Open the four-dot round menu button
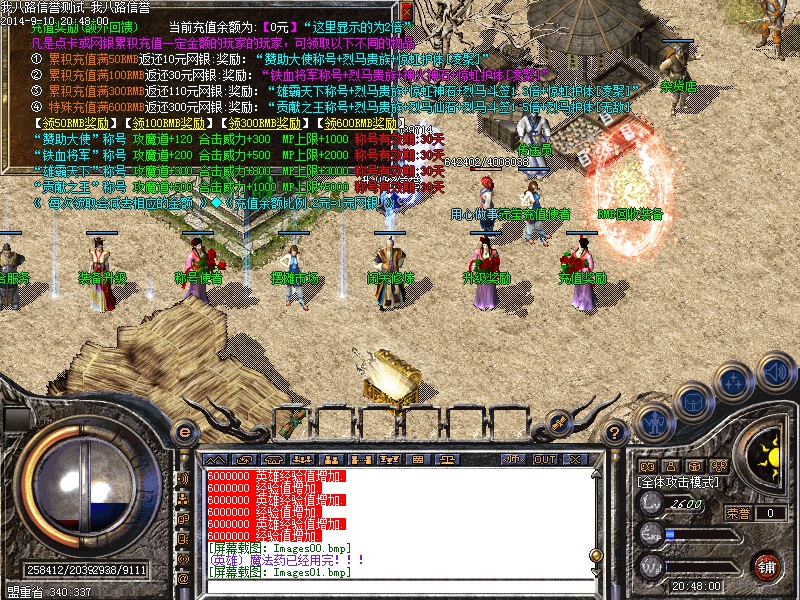 (735, 381)
